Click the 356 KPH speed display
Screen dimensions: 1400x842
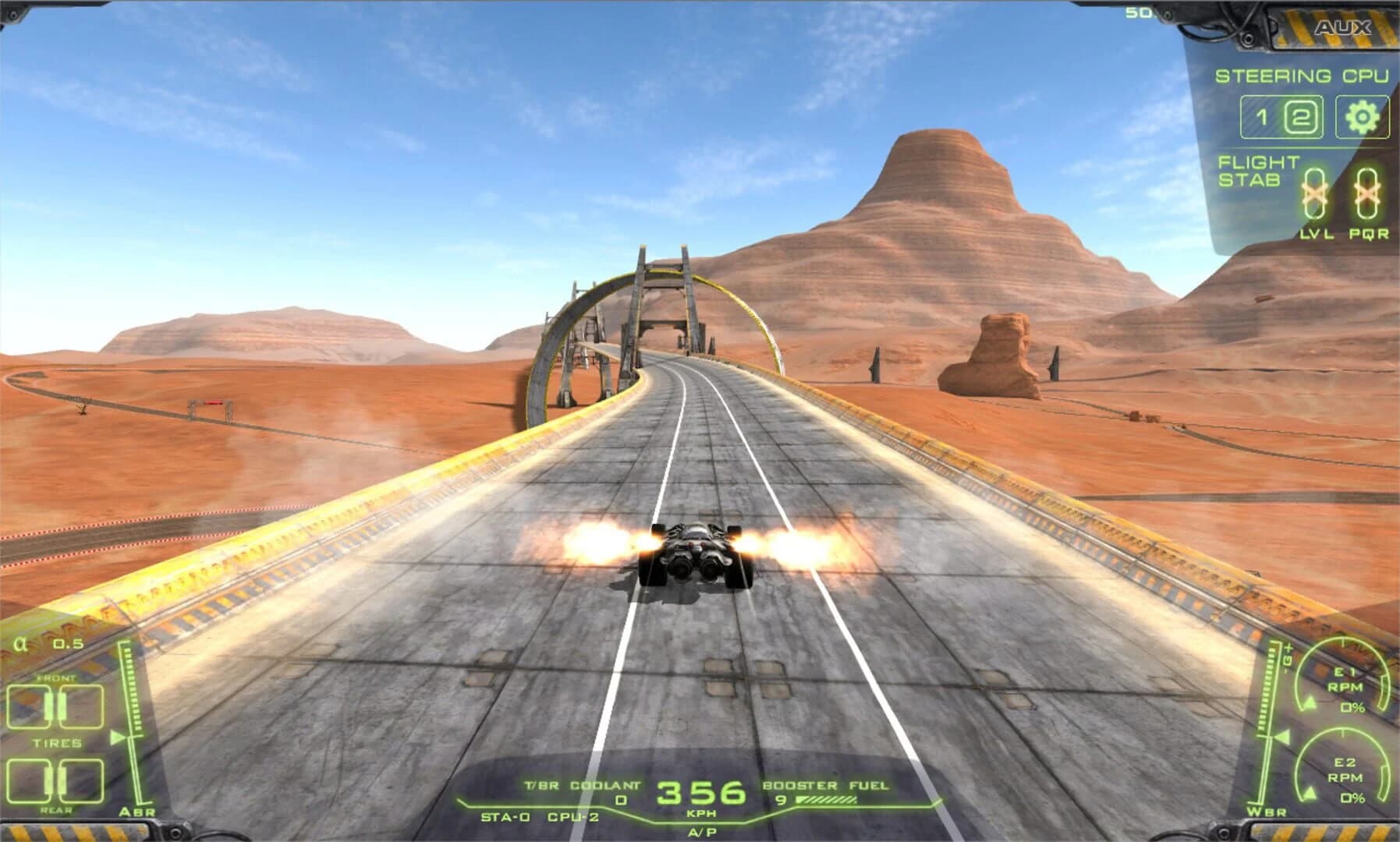coord(700,794)
